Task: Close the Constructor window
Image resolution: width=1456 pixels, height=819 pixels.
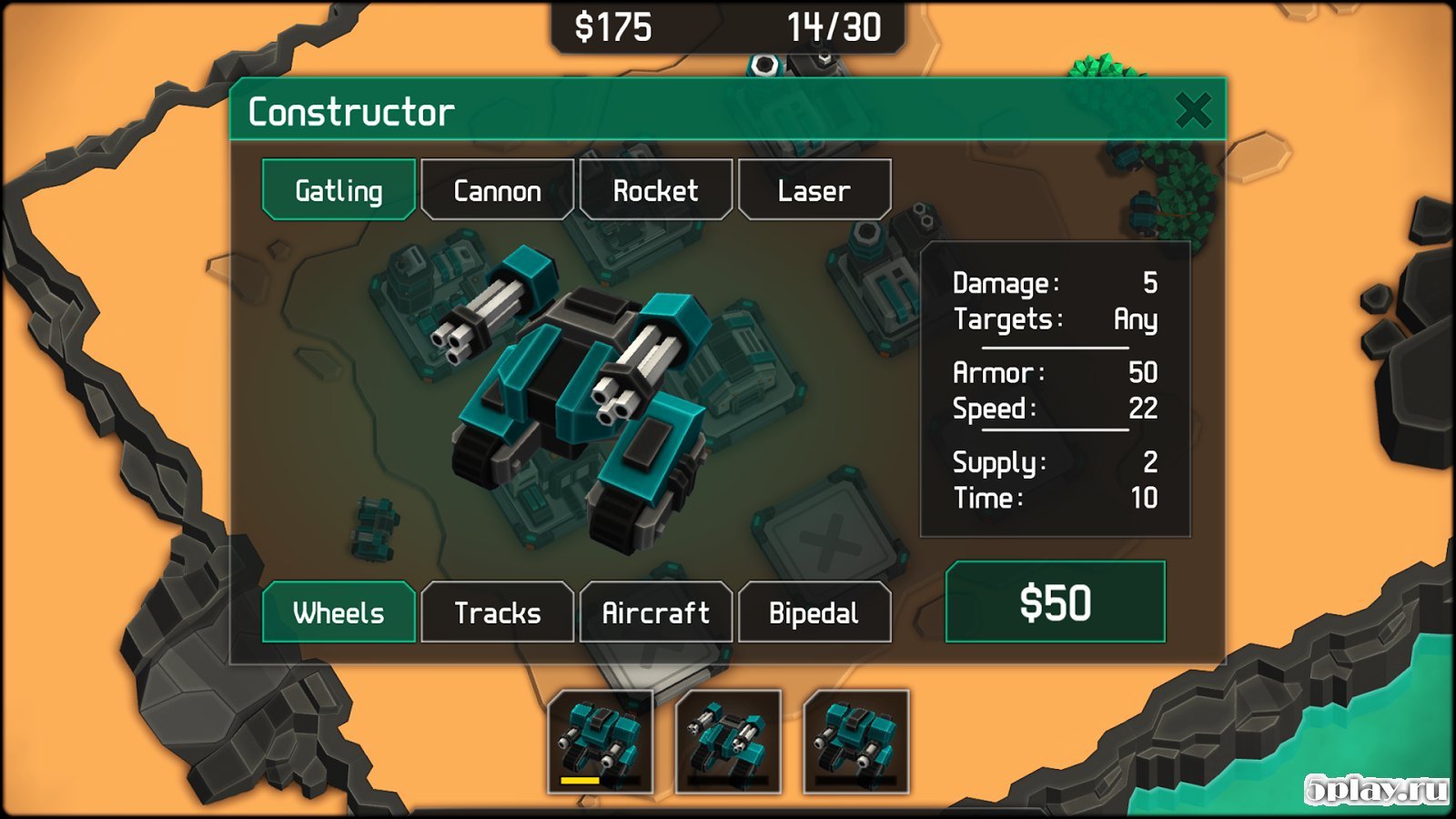Action: [1192, 111]
